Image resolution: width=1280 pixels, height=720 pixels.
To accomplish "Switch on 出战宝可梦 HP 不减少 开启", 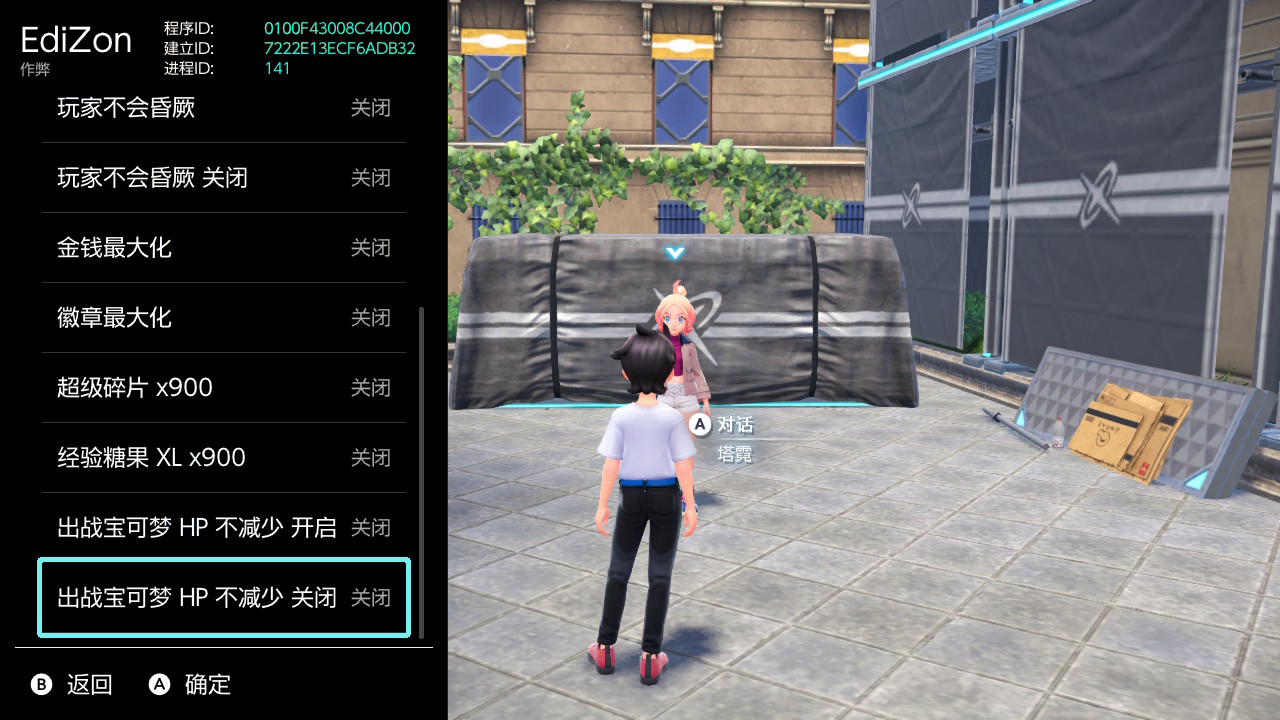I will [223, 528].
